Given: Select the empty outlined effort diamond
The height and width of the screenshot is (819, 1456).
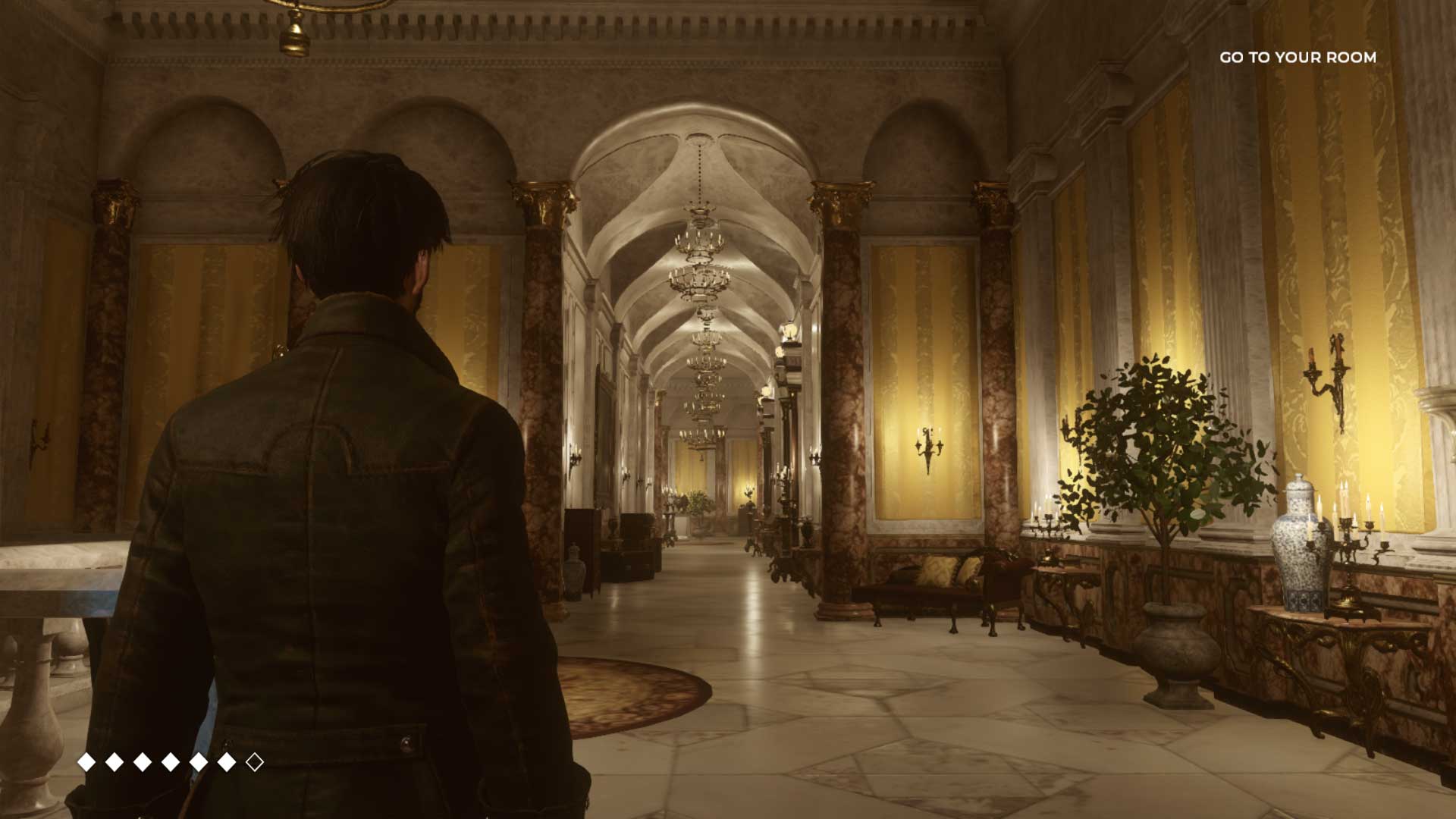Looking at the screenshot, I should tap(255, 761).
